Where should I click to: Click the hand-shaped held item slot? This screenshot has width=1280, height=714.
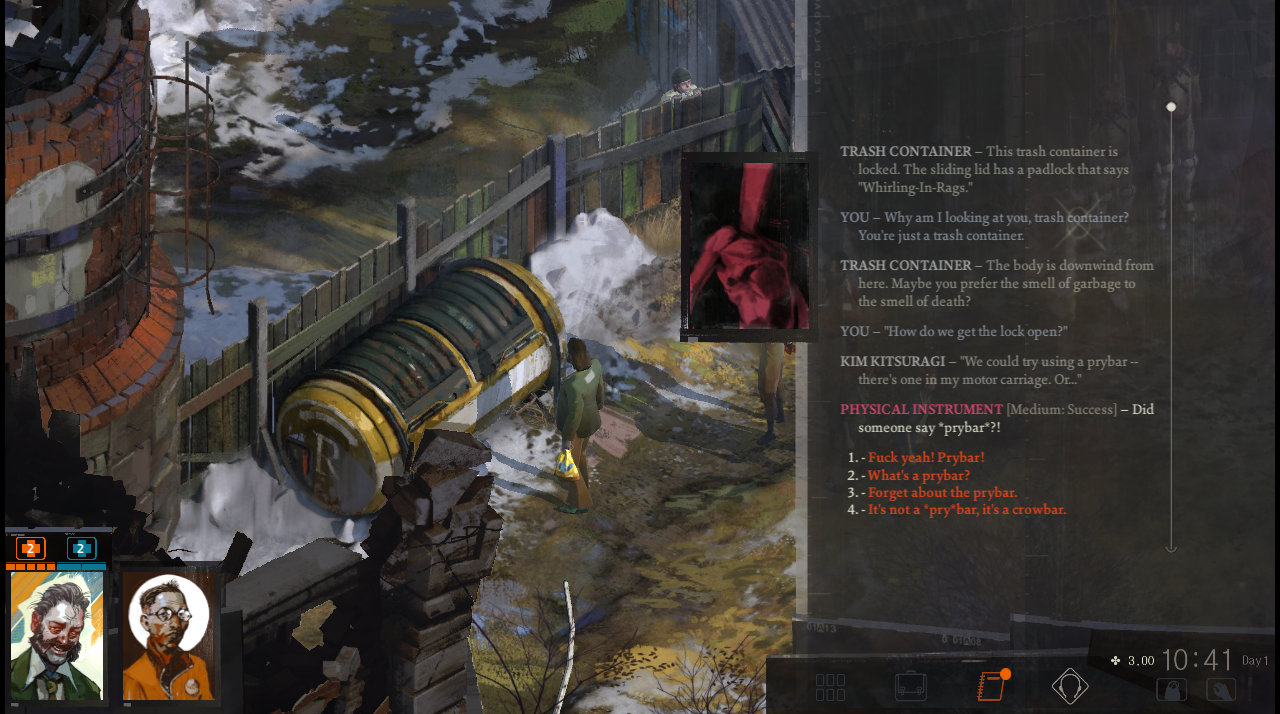click(1220, 689)
